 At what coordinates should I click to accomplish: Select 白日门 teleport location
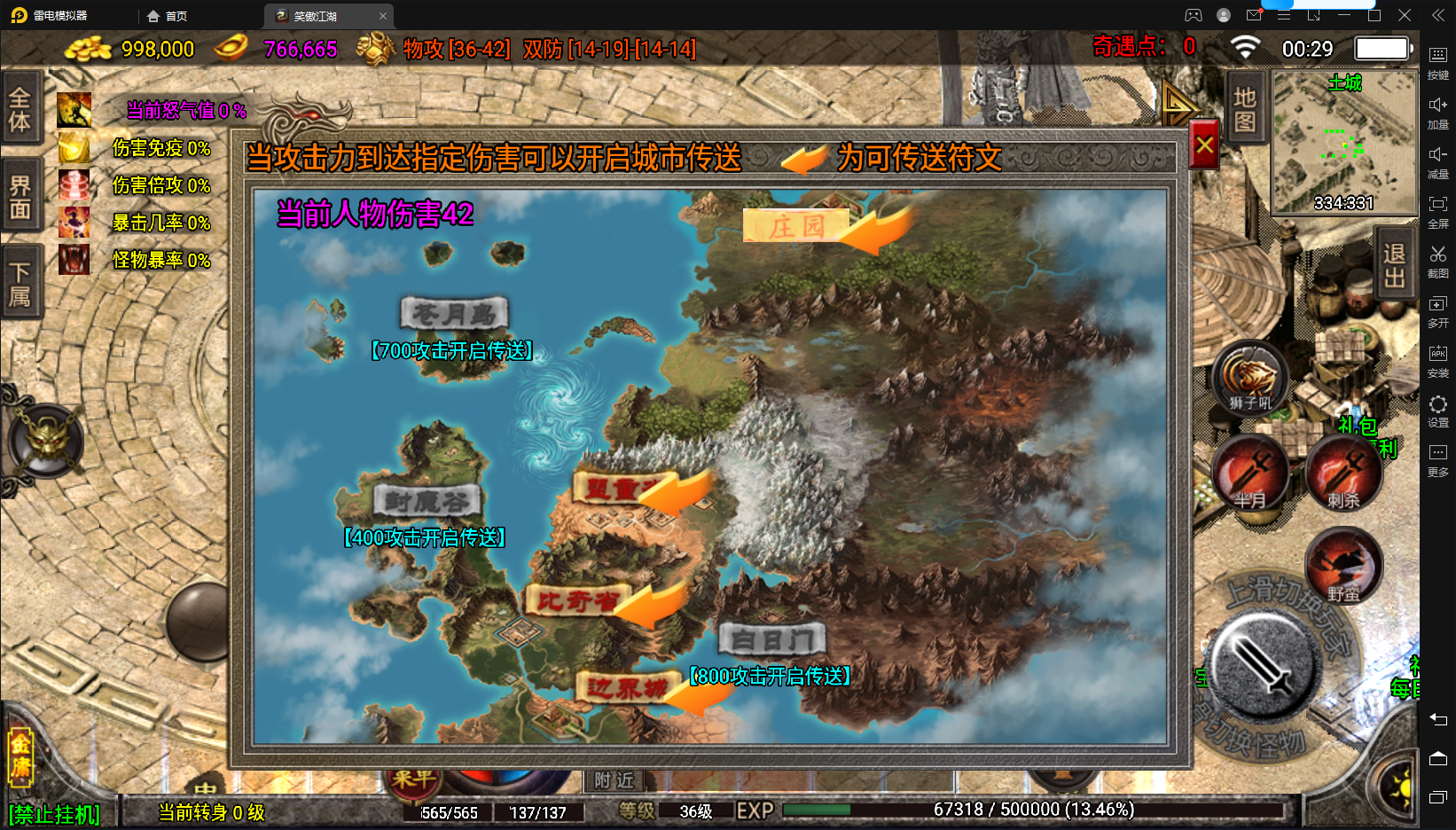771,638
